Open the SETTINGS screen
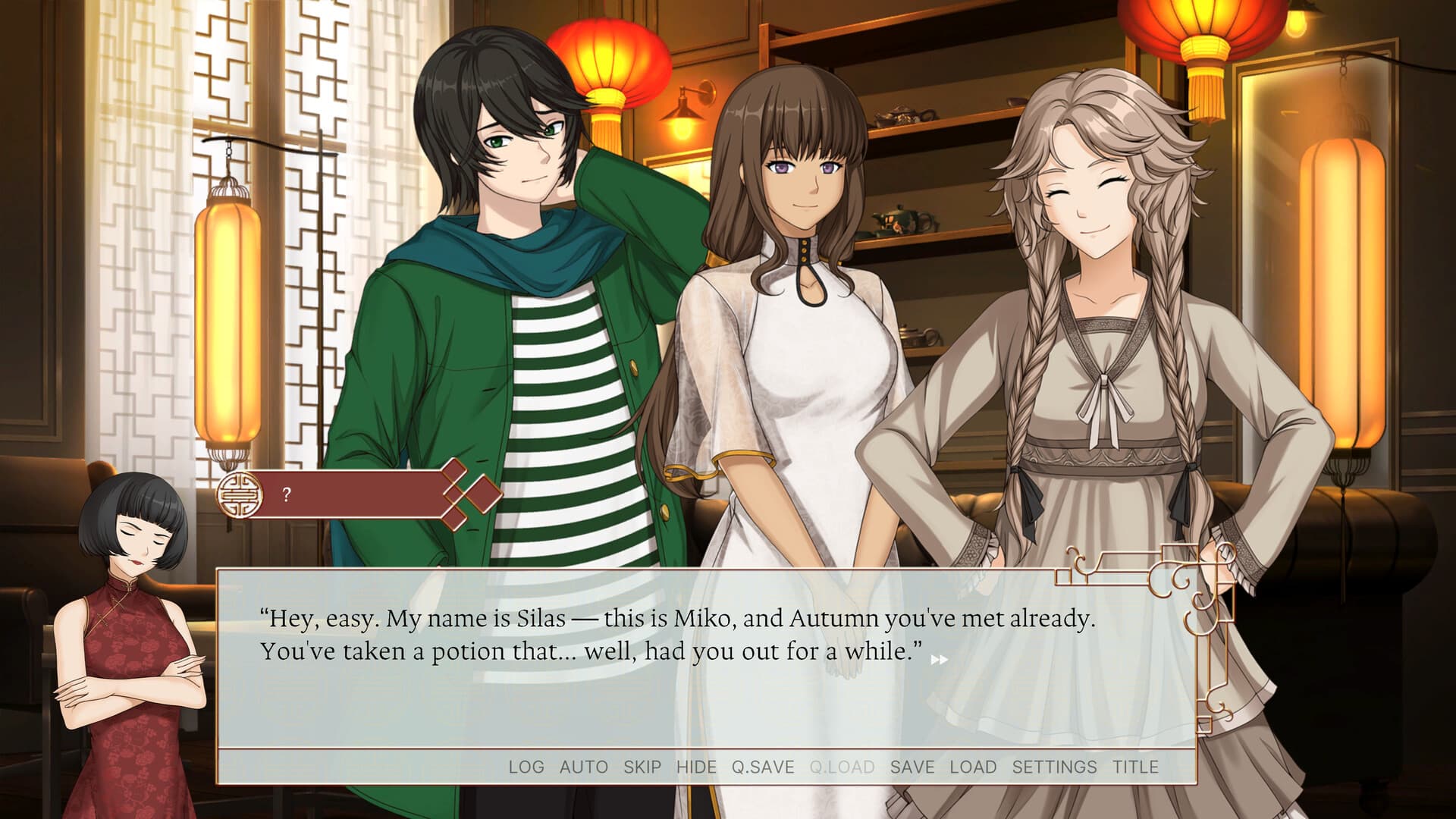This screenshot has height=819, width=1456. tap(1054, 767)
